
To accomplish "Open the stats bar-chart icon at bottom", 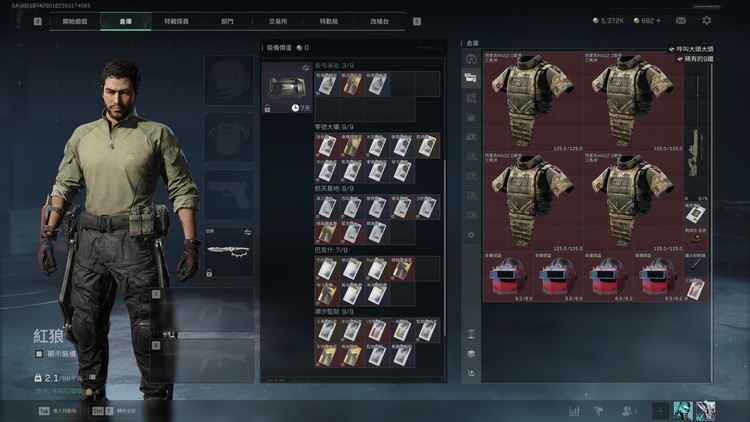I will click(575, 410).
